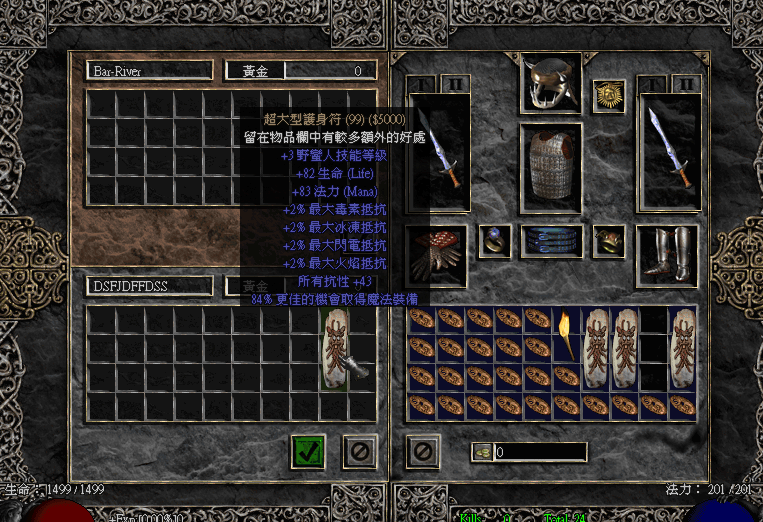Pick the sword in the left weapon slot
Viewport: 763px width, 522px height.
coord(447,150)
